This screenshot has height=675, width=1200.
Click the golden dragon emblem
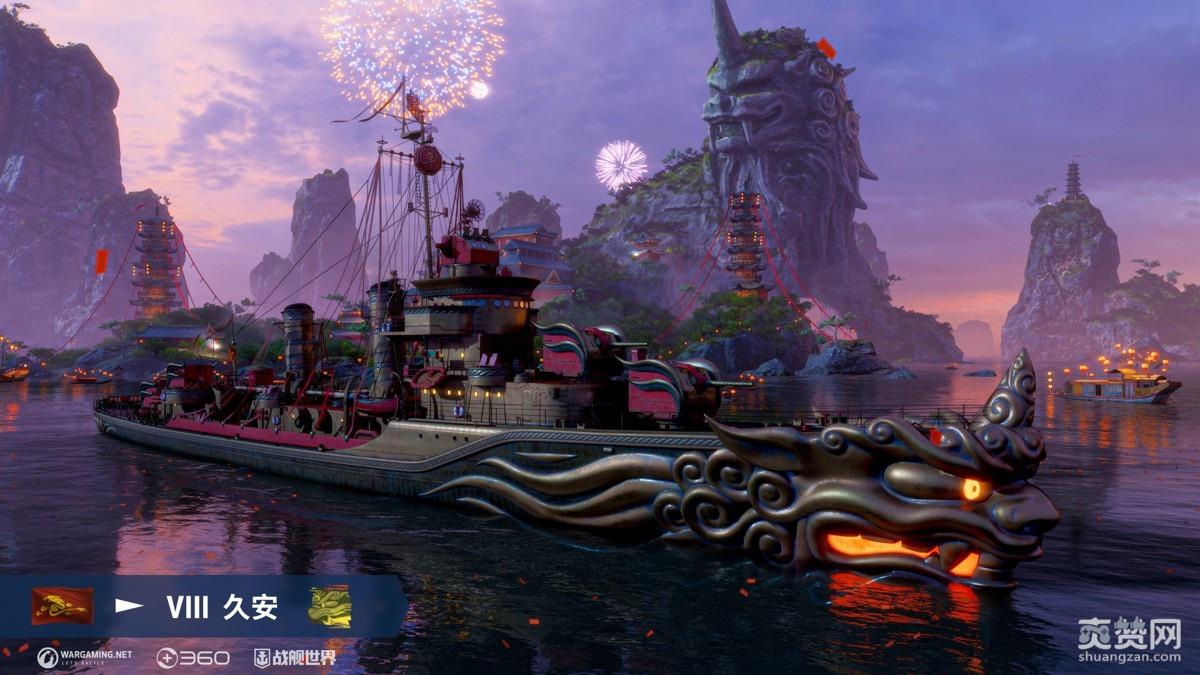point(329,606)
